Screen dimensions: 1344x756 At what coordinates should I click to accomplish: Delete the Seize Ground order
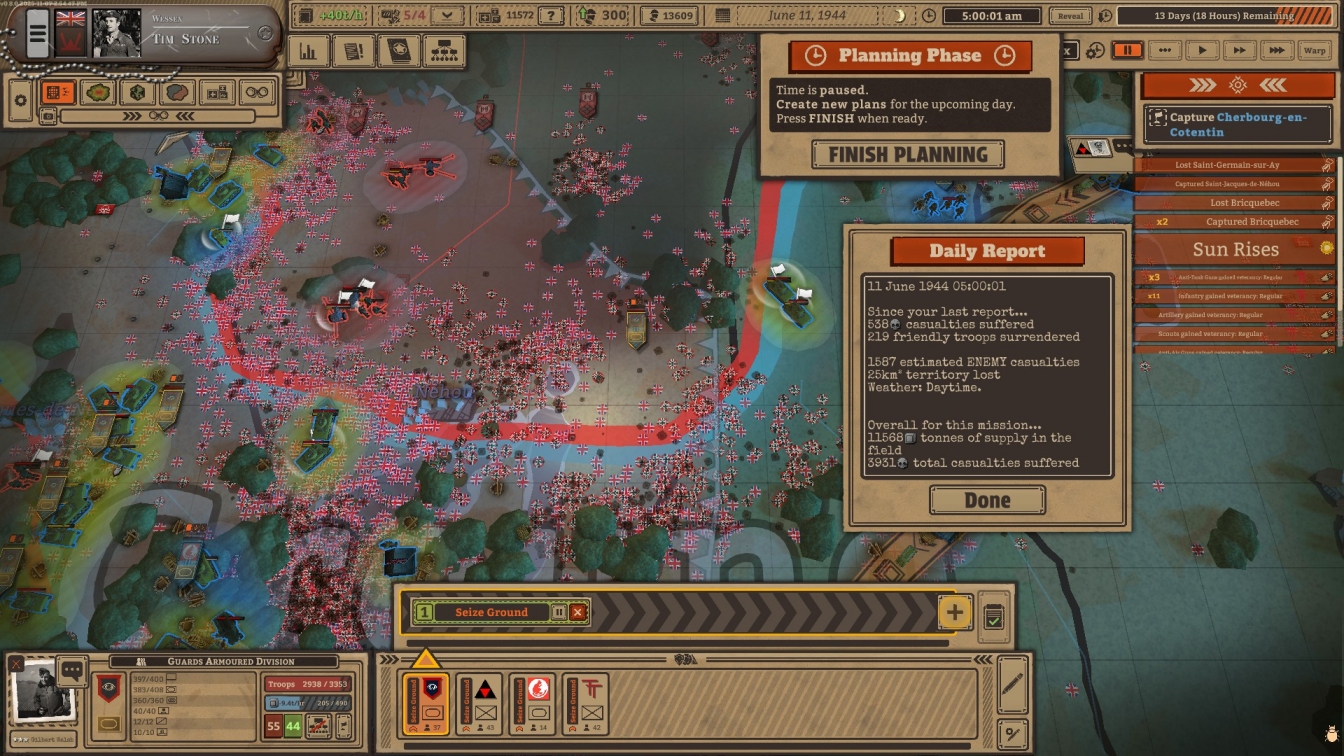pyautogui.click(x=578, y=612)
